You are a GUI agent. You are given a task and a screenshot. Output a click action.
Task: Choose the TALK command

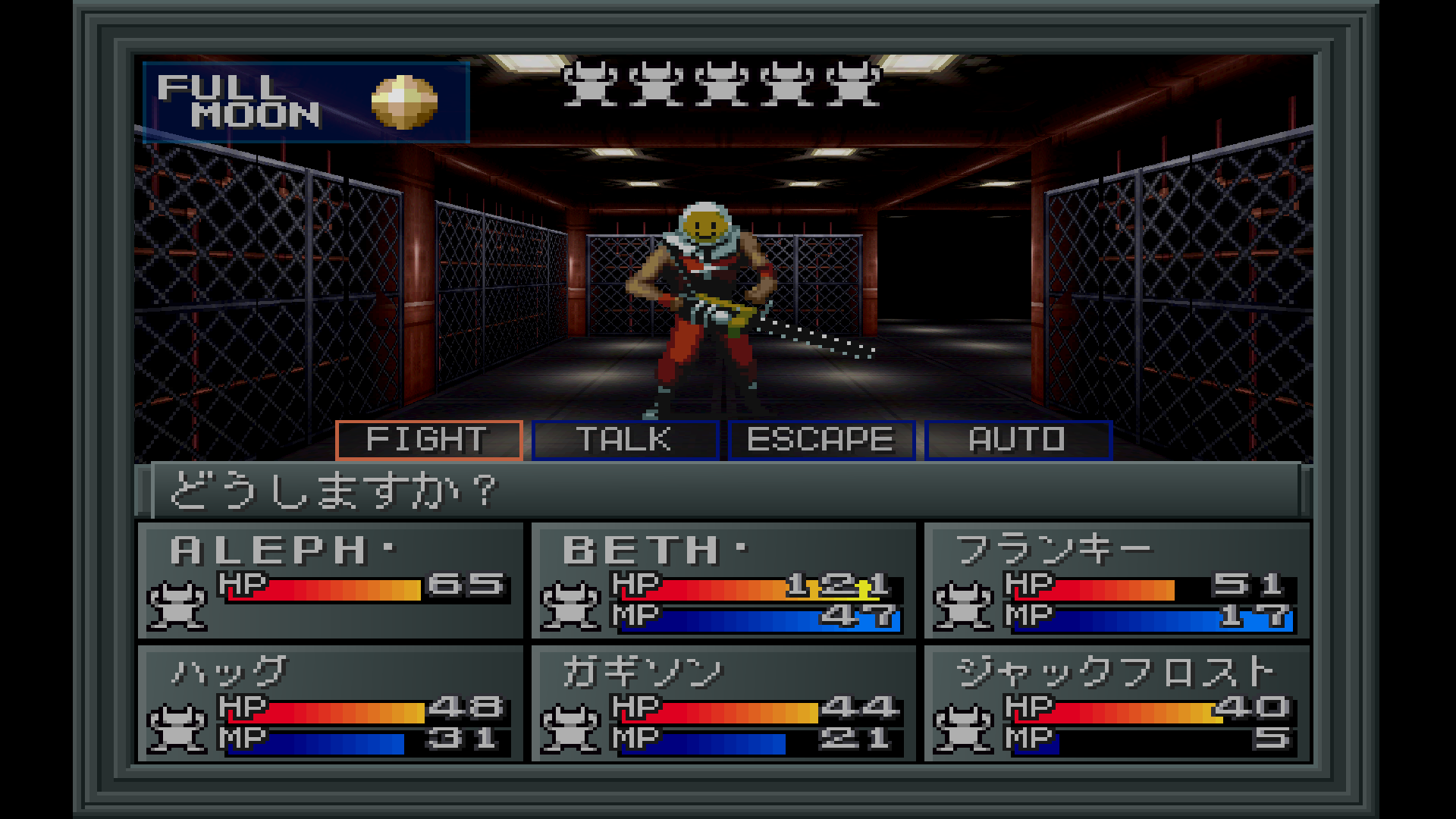click(625, 440)
